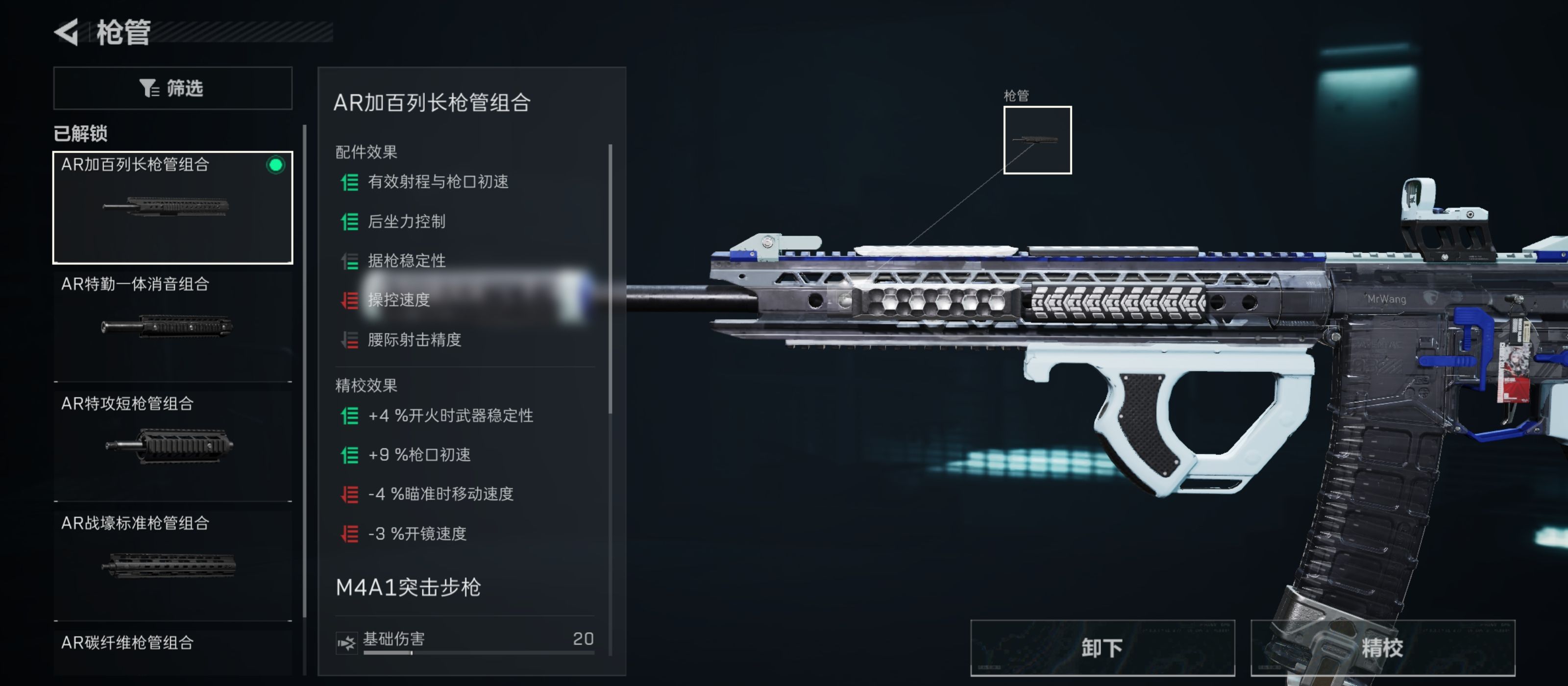Click the red arrow icon beside 操控速度

point(348,301)
